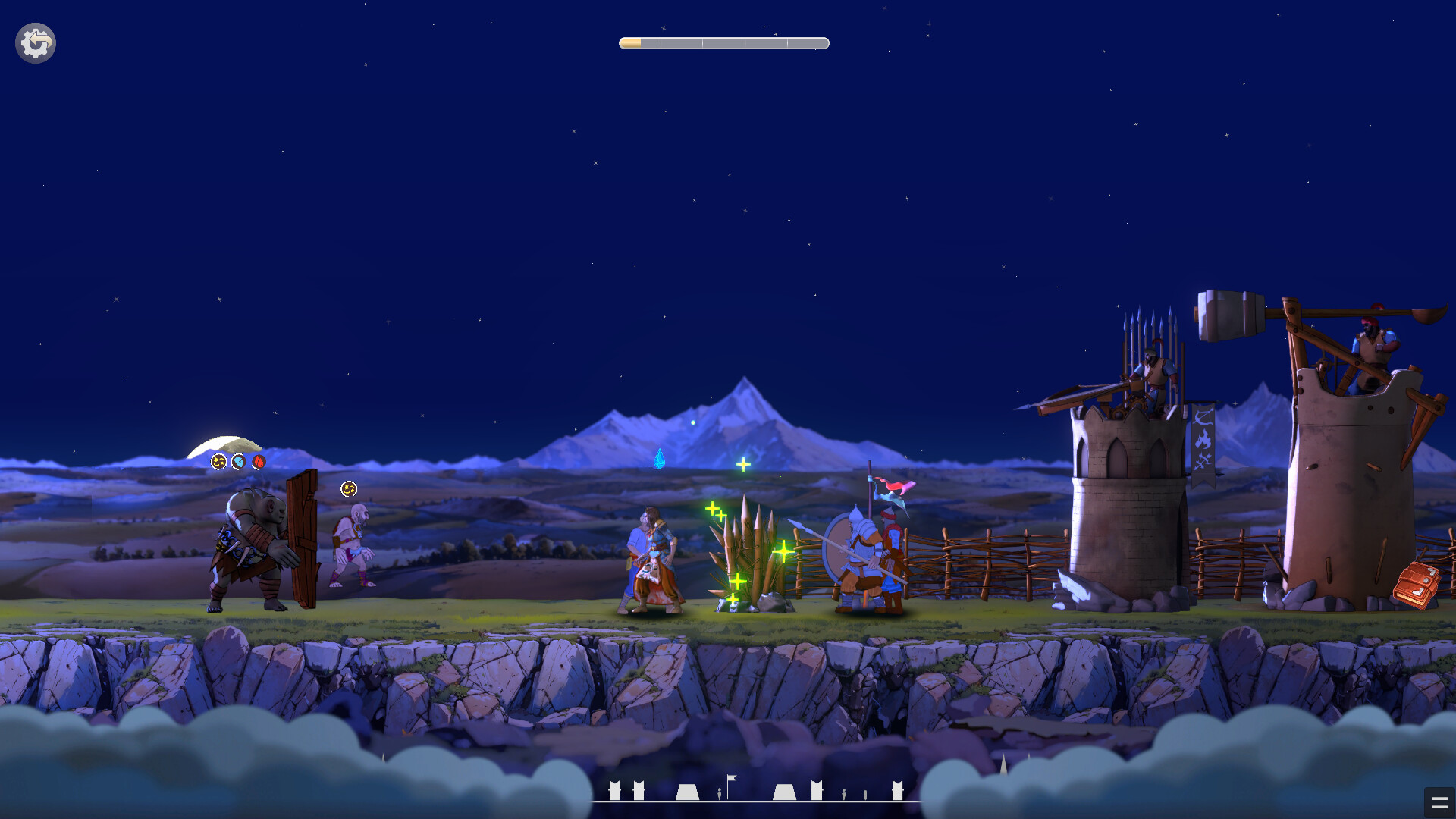Click the stun icon above the pale enemy
Image resolution: width=1456 pixels, height=819 pixels.
click(349, 490)
